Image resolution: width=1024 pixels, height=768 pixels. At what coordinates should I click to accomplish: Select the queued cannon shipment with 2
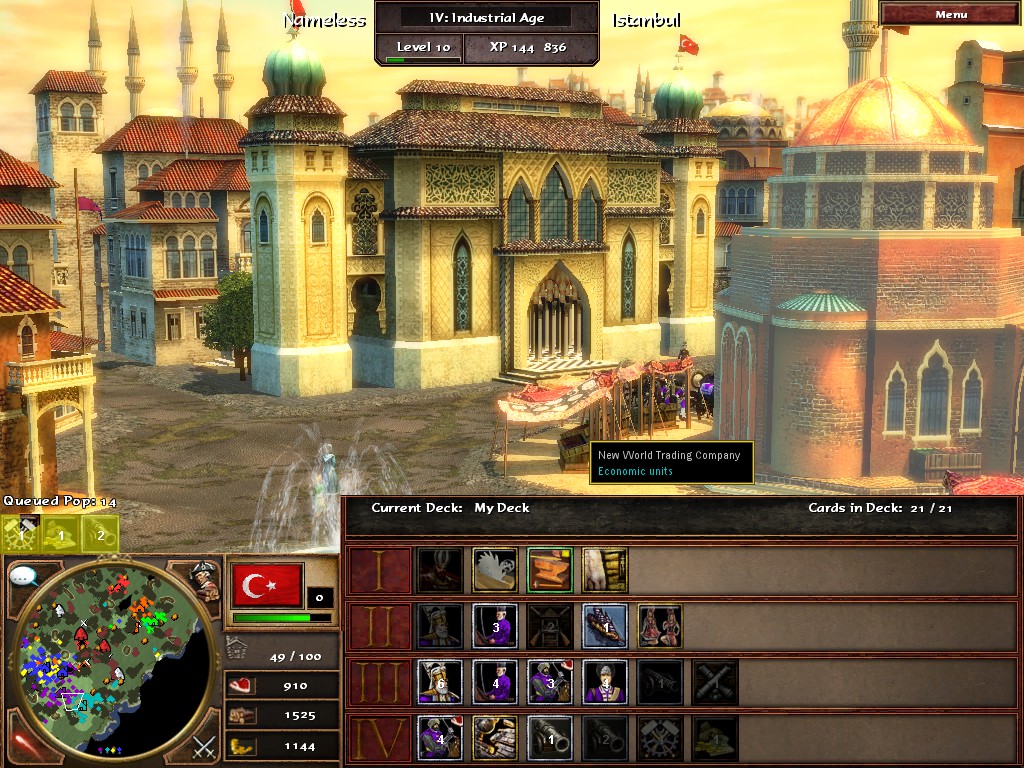click(x=100, y=534)
